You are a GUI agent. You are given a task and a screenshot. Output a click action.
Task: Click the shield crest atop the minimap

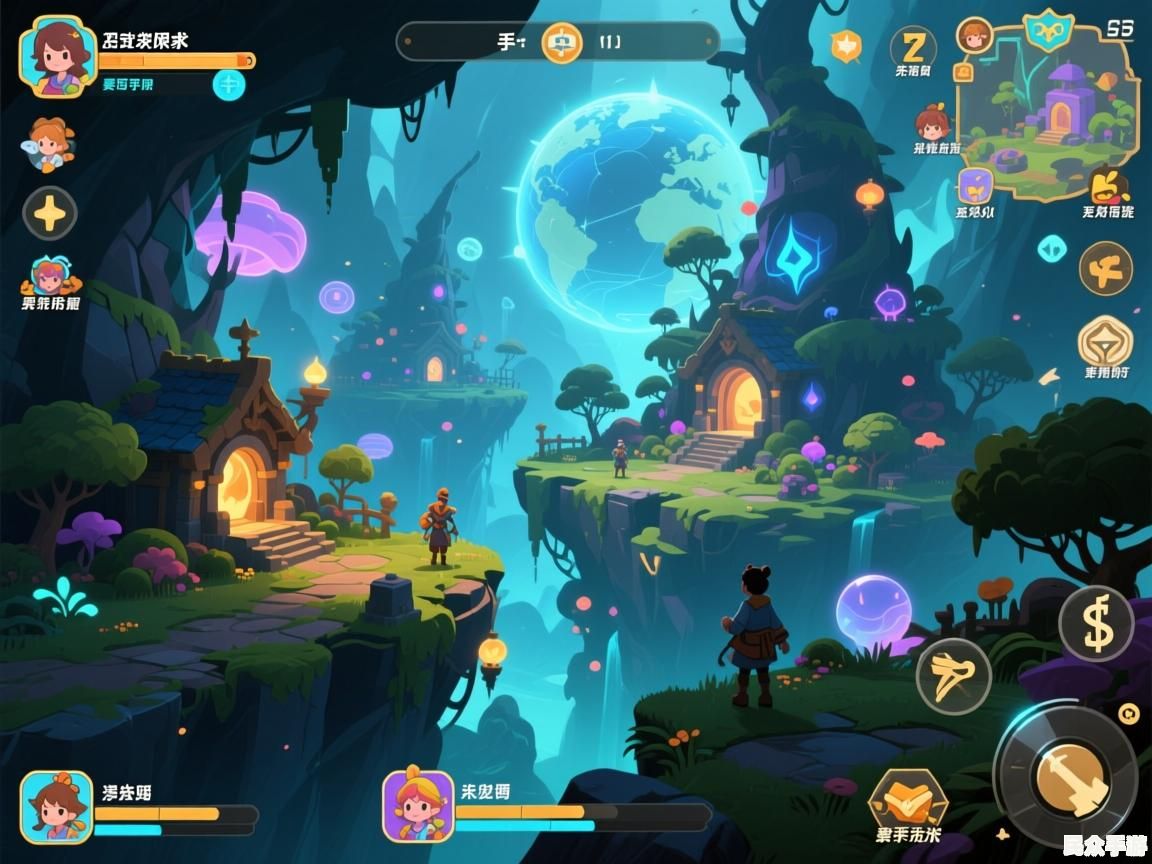pos(1049,30)
